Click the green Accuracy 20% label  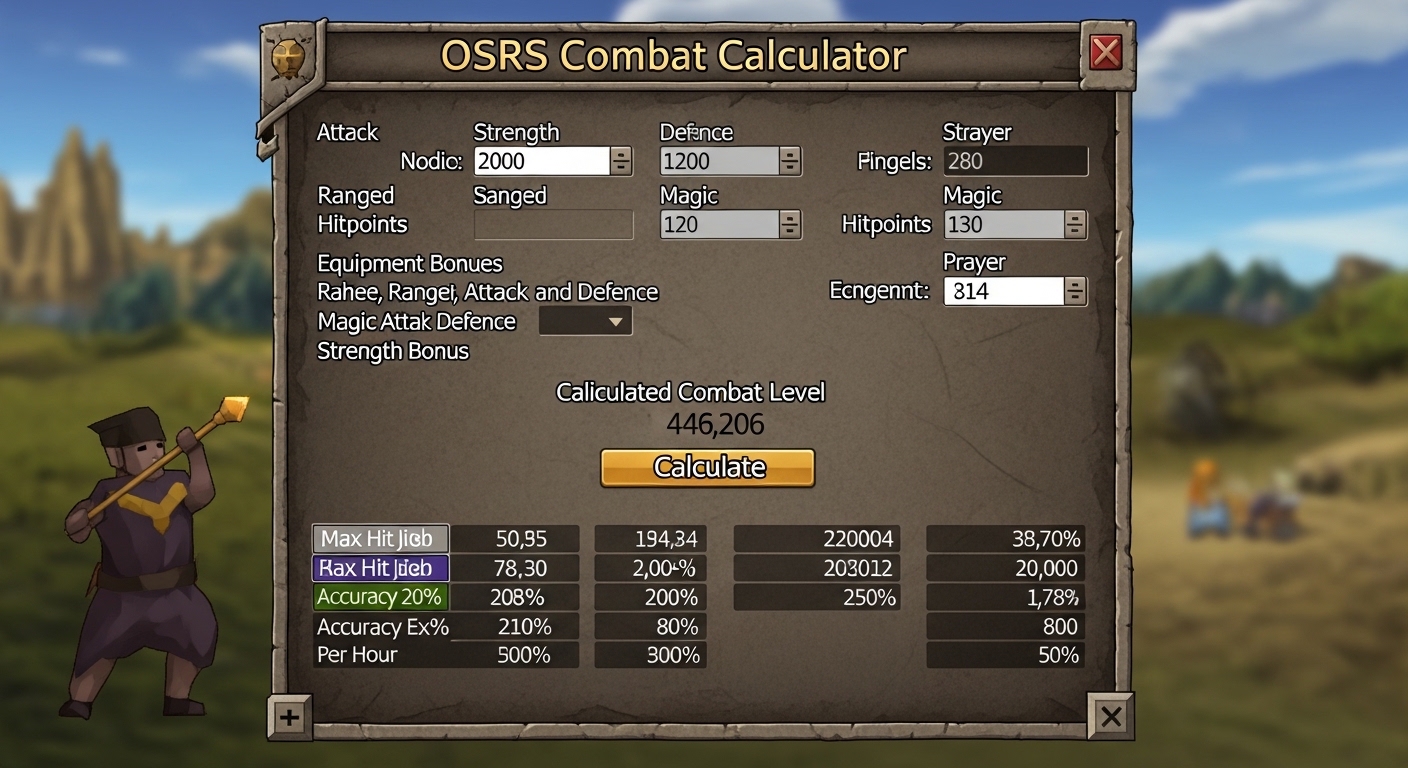coord(380,597)
